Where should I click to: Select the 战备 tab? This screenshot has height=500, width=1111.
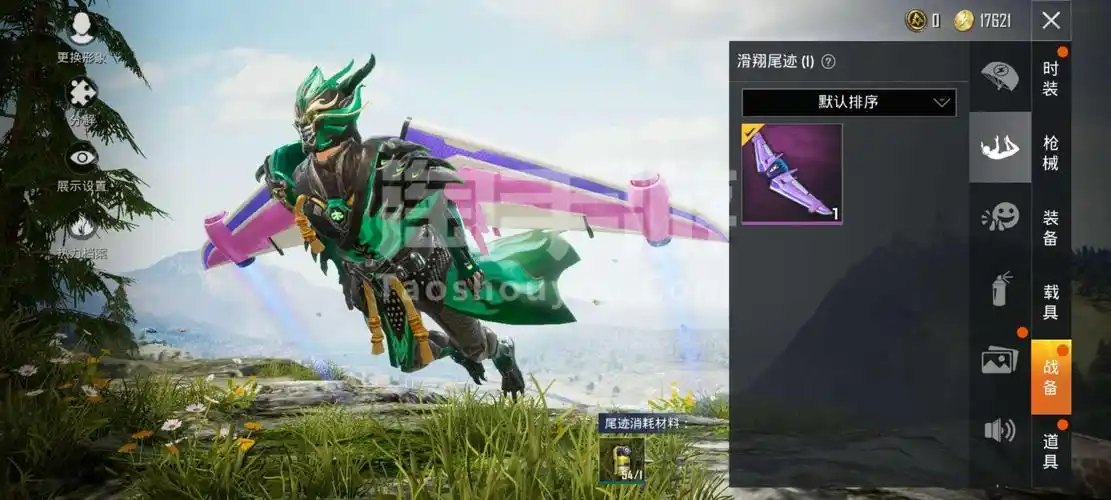tap(1051, 376)
